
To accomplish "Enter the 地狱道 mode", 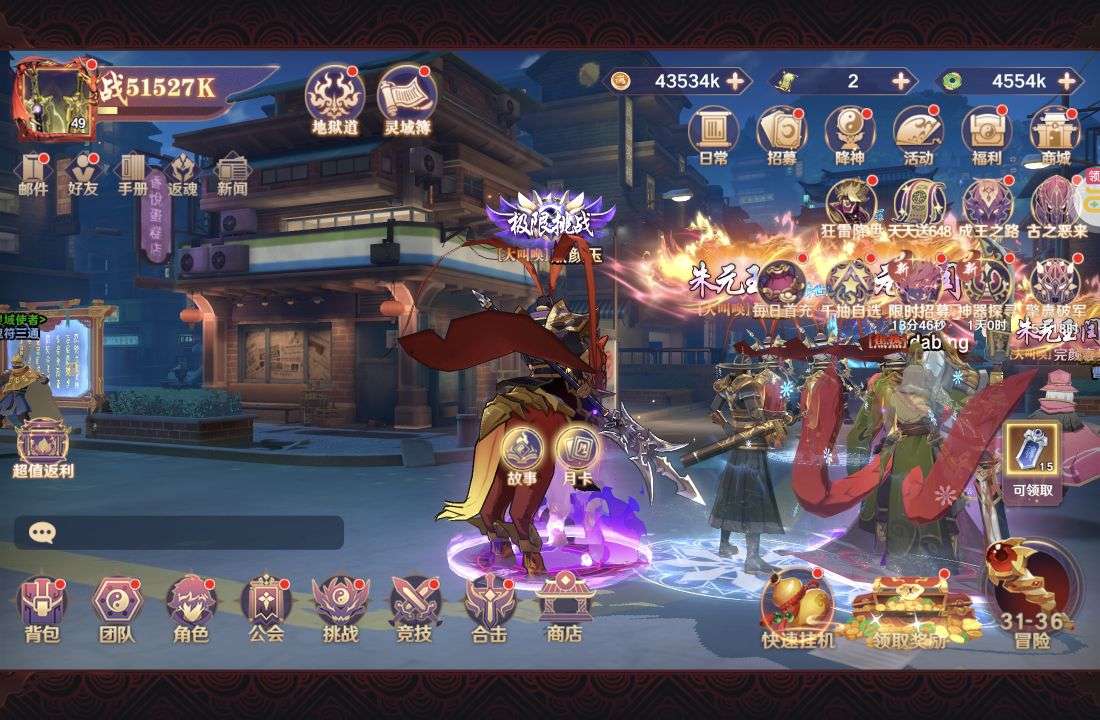I will [x=334, y=97].
